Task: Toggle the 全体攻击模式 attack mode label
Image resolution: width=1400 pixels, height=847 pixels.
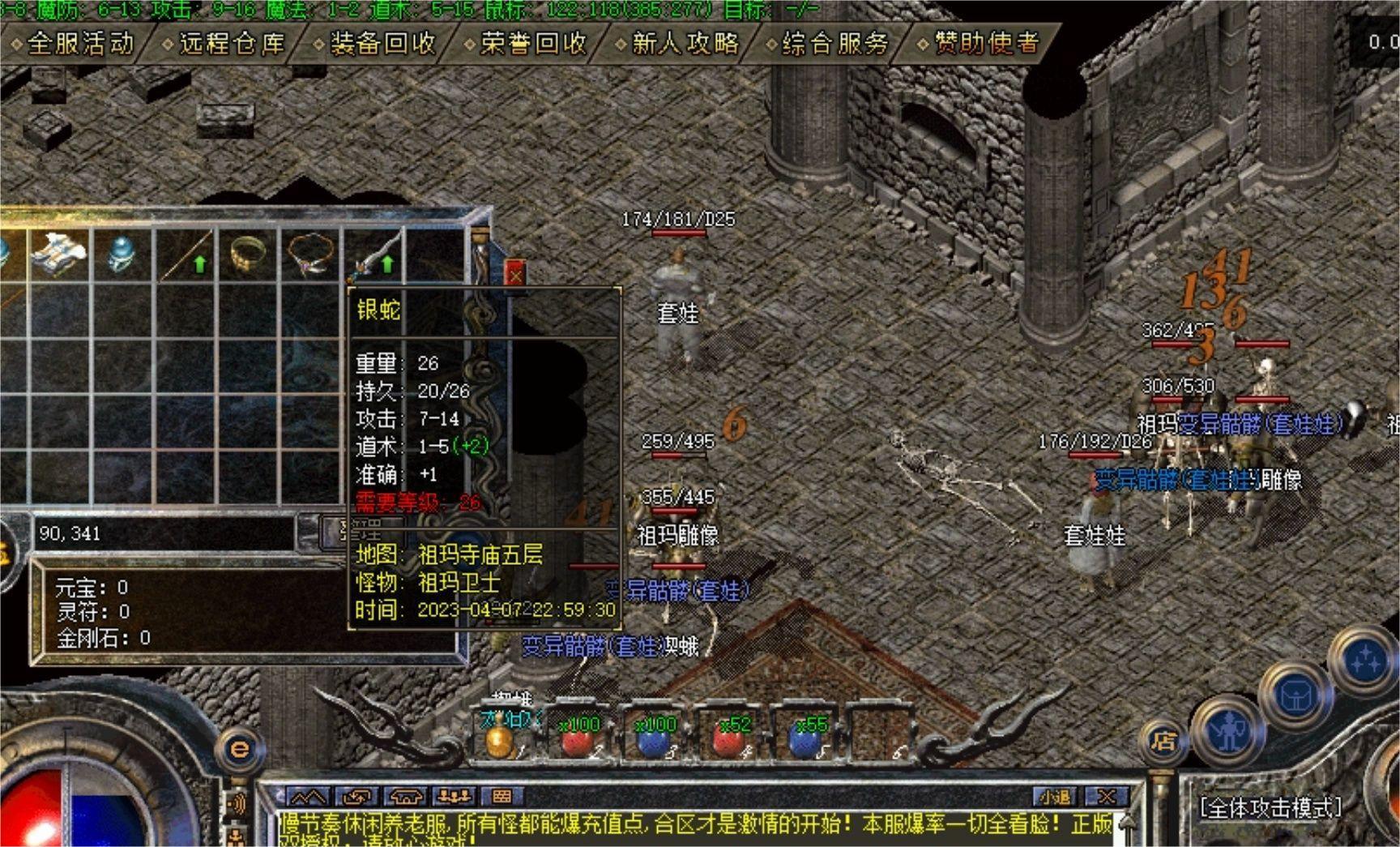Action: [x=1270, y=807]
